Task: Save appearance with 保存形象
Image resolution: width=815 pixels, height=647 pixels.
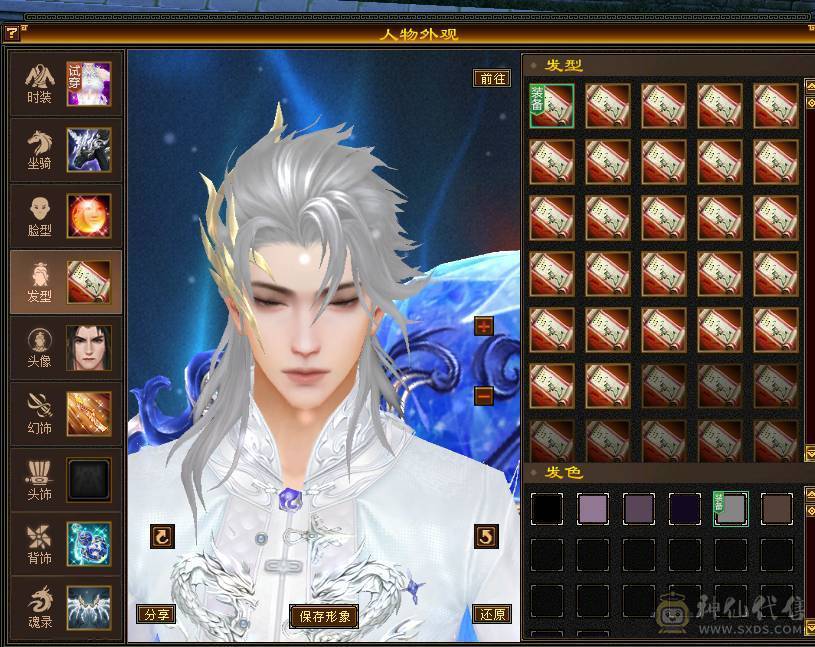Action: (x=324, y=616)
